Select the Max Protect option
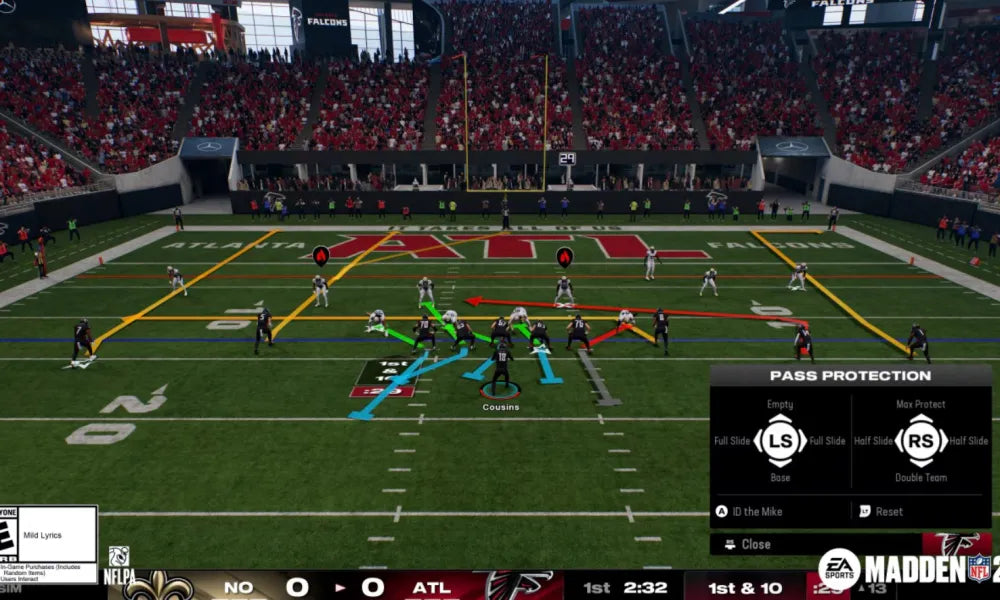Screen dimensions: 1000x600 [920, 405]
